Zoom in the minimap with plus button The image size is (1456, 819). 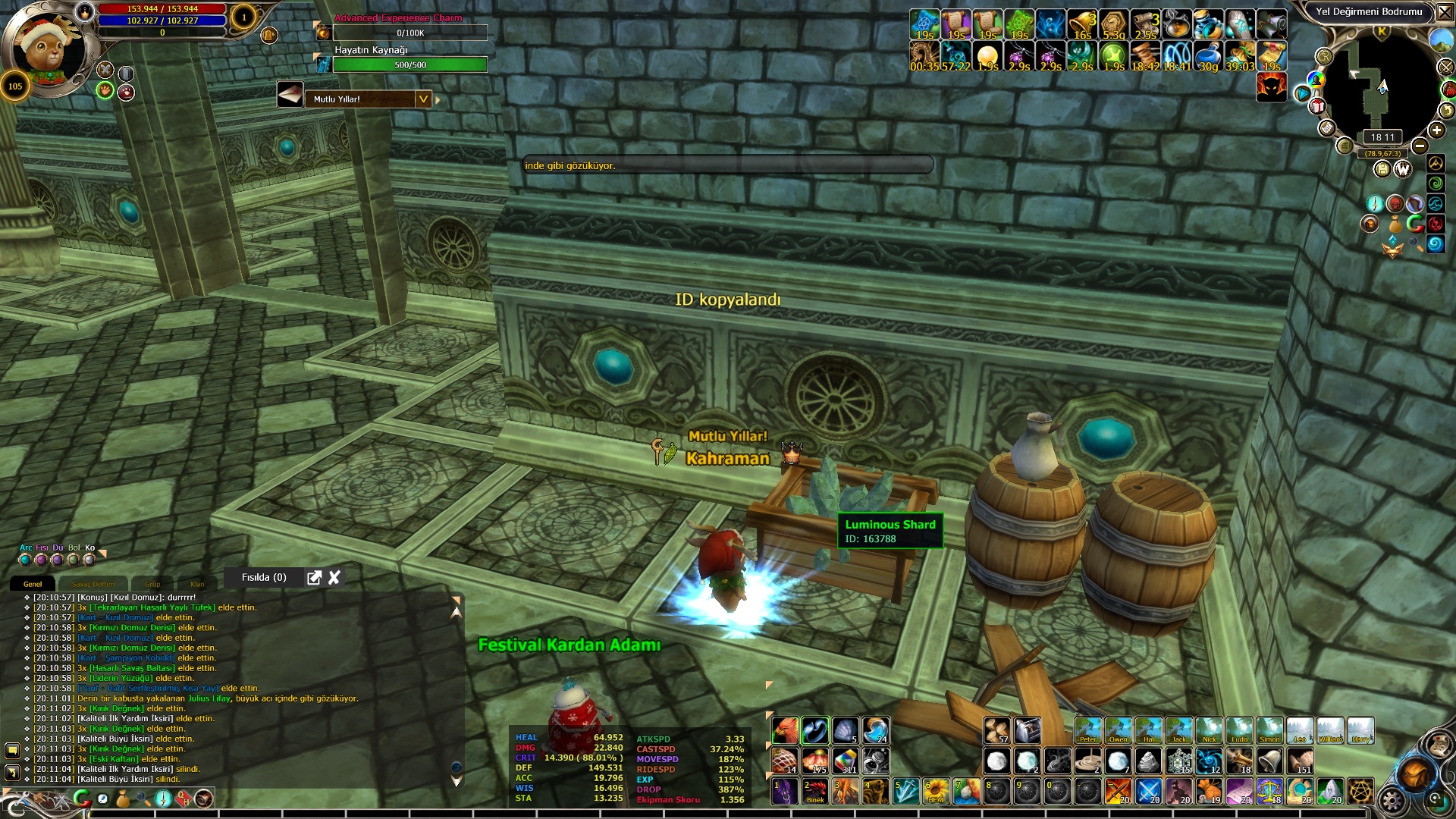(x=1436, y=130)
